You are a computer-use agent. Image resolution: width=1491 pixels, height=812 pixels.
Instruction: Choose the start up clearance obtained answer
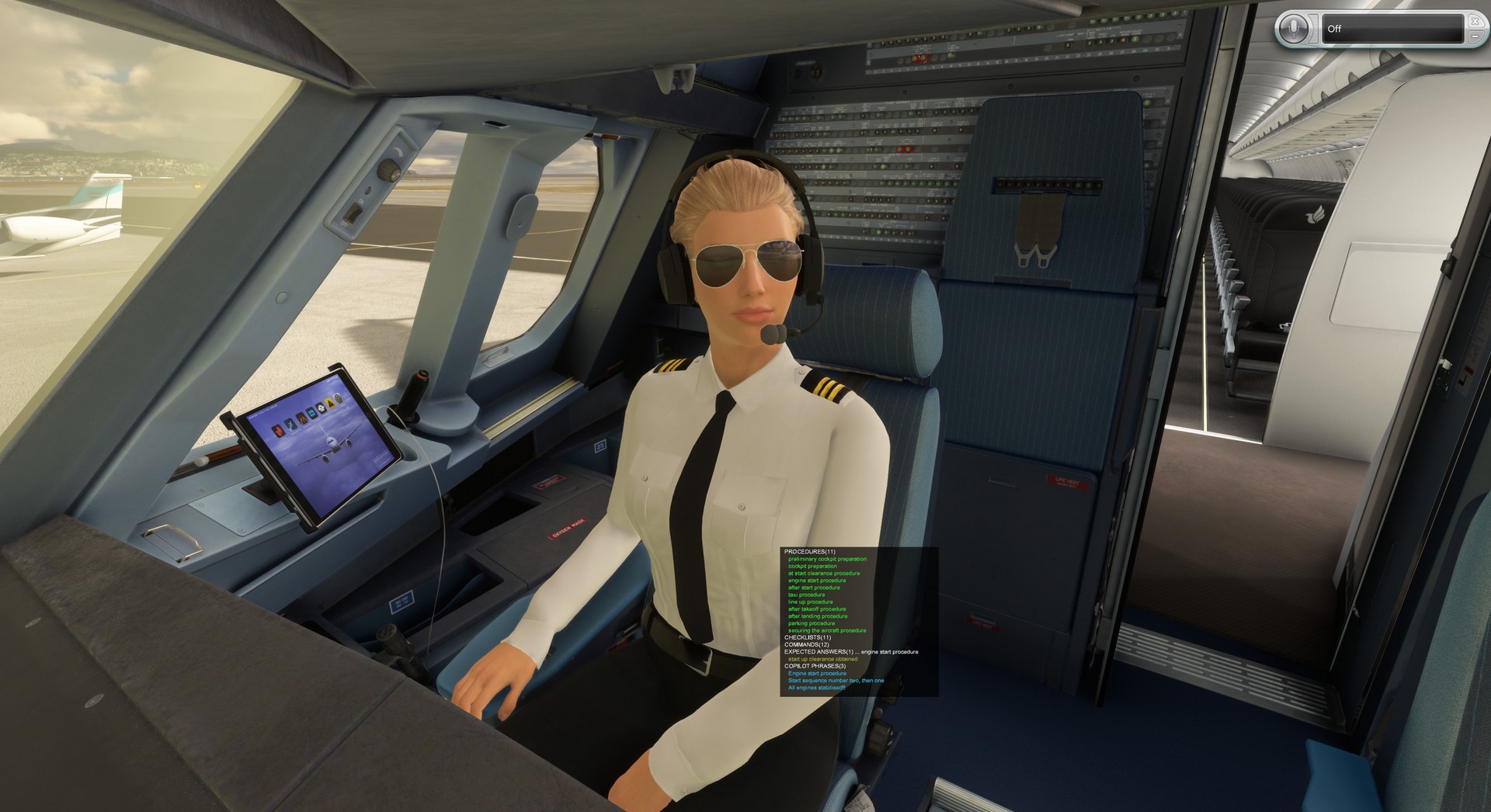822,659
